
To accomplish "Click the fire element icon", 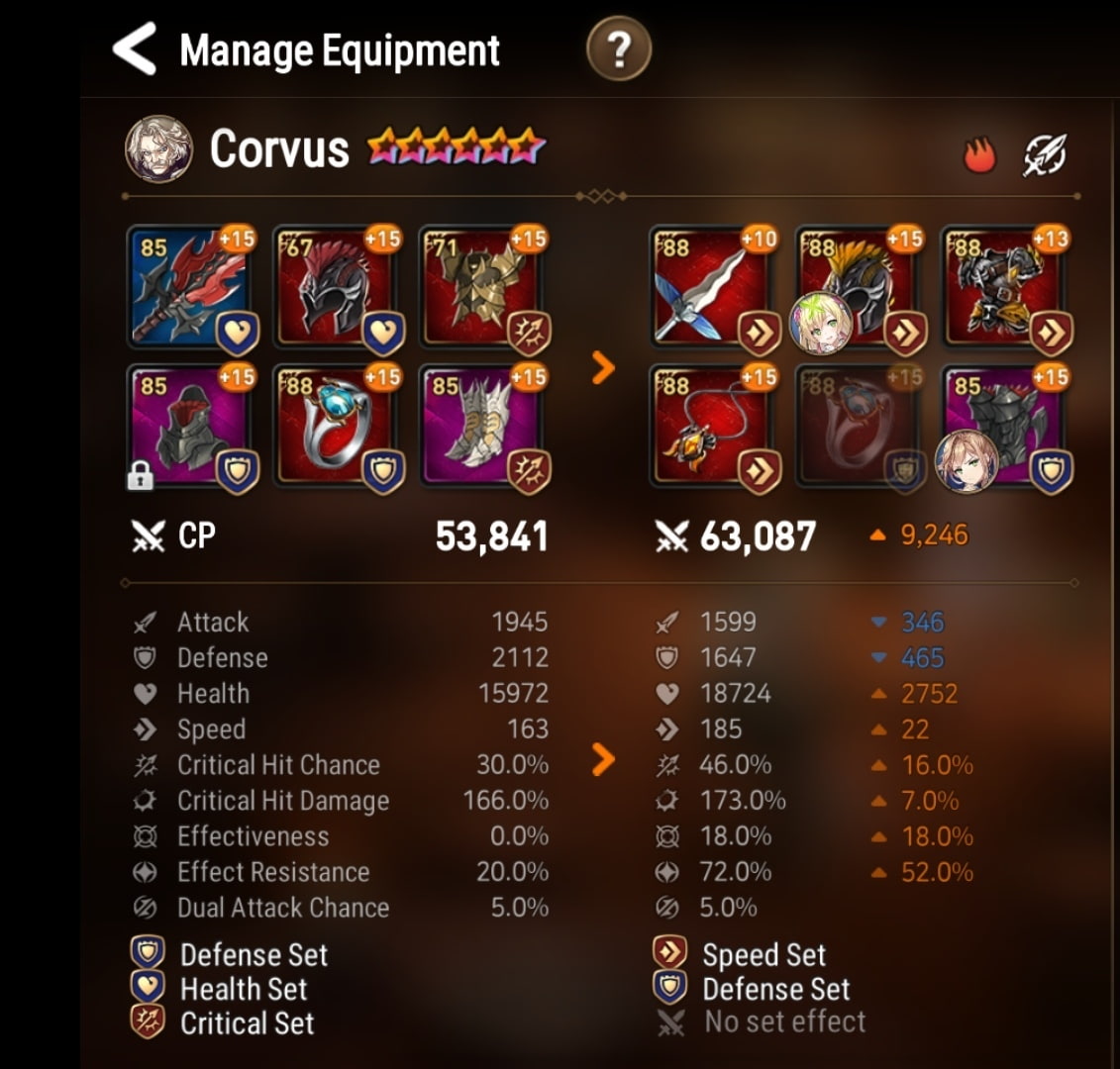I will click(x=978, y=155).
